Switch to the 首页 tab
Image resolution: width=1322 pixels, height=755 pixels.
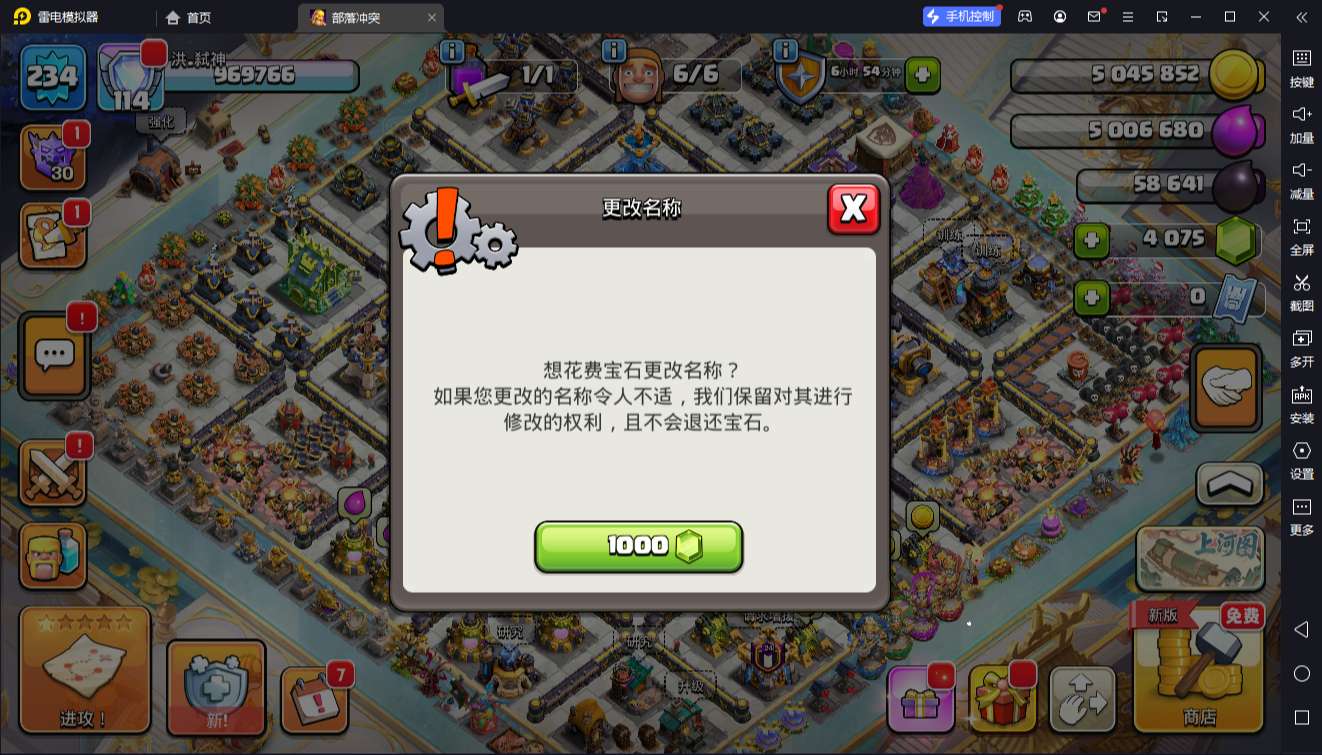pyautogui.click(x=188, y=17)
